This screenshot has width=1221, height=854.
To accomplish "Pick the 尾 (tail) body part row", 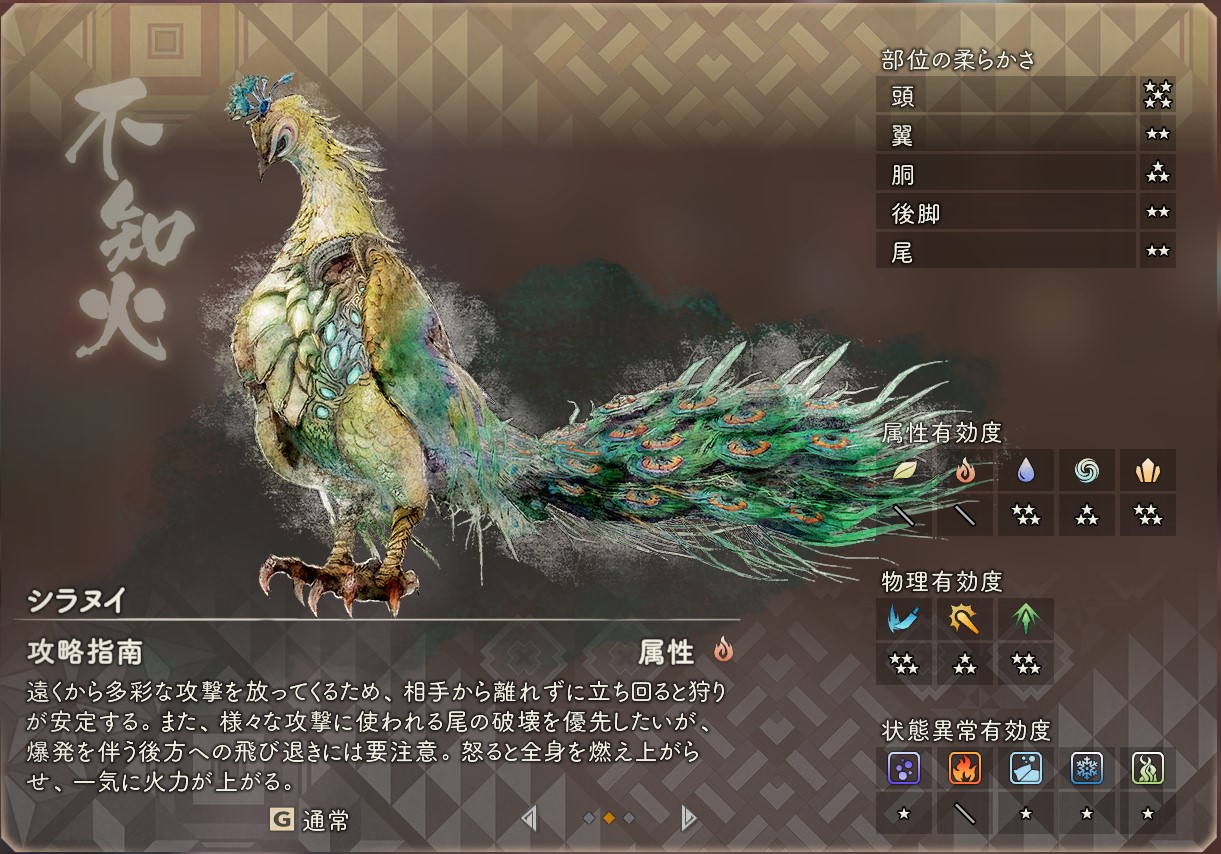I will click(x=1006, y=251).
